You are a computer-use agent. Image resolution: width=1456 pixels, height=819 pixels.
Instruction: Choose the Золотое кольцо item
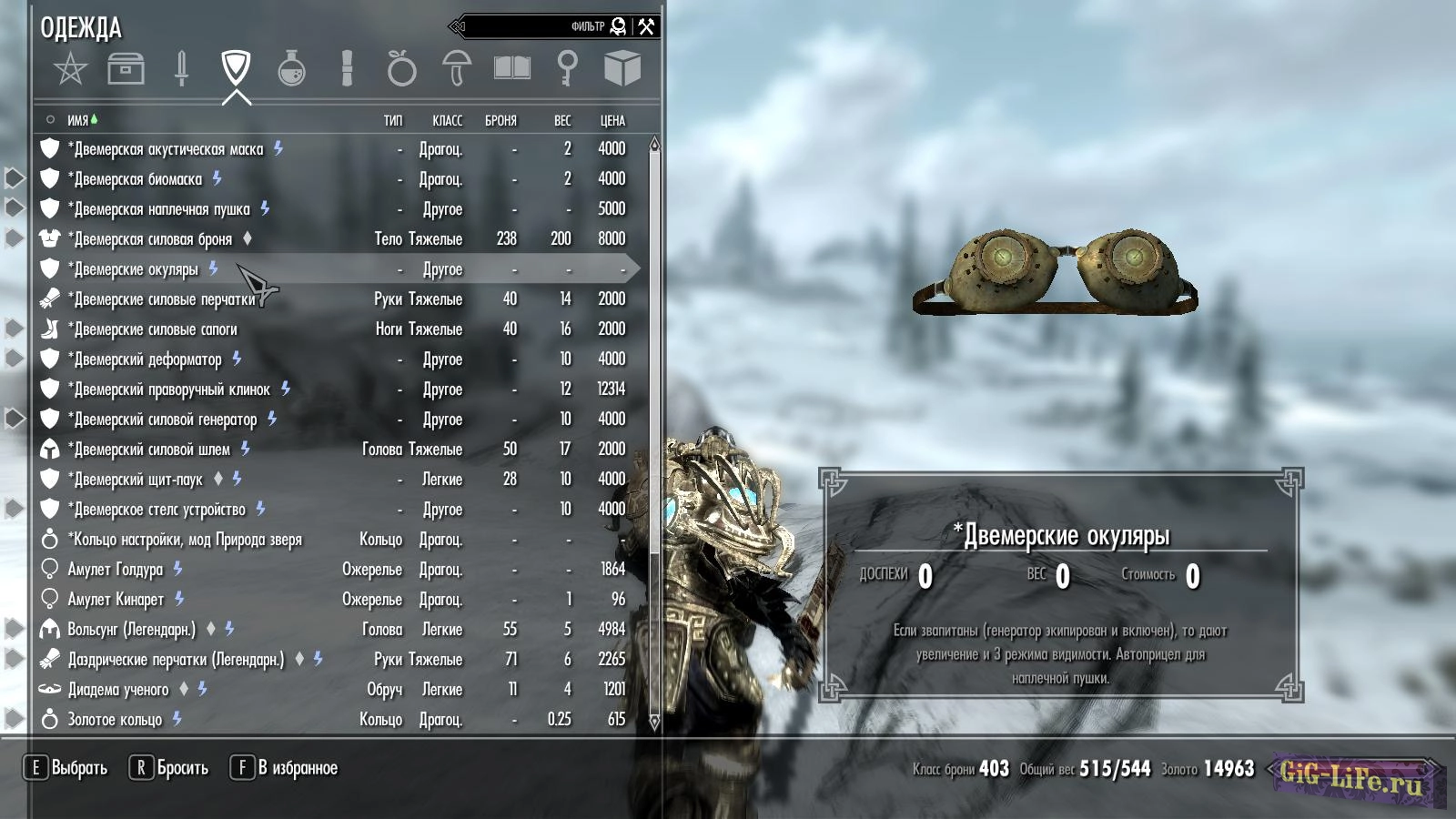pos(115,720)
